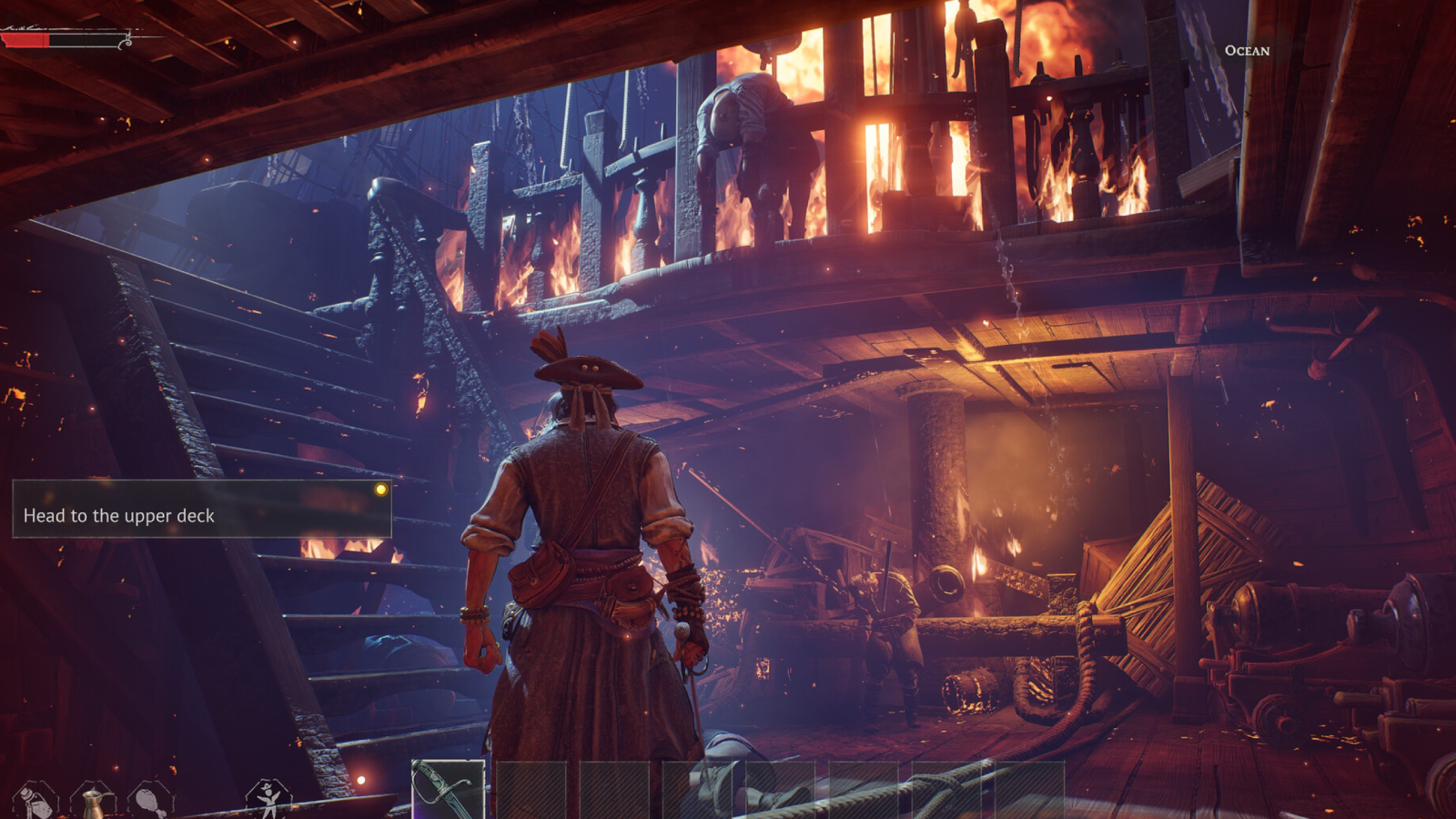Click the meat drumstick hunger icon
The image size is (1456, 819).
(x=150, y=801)
